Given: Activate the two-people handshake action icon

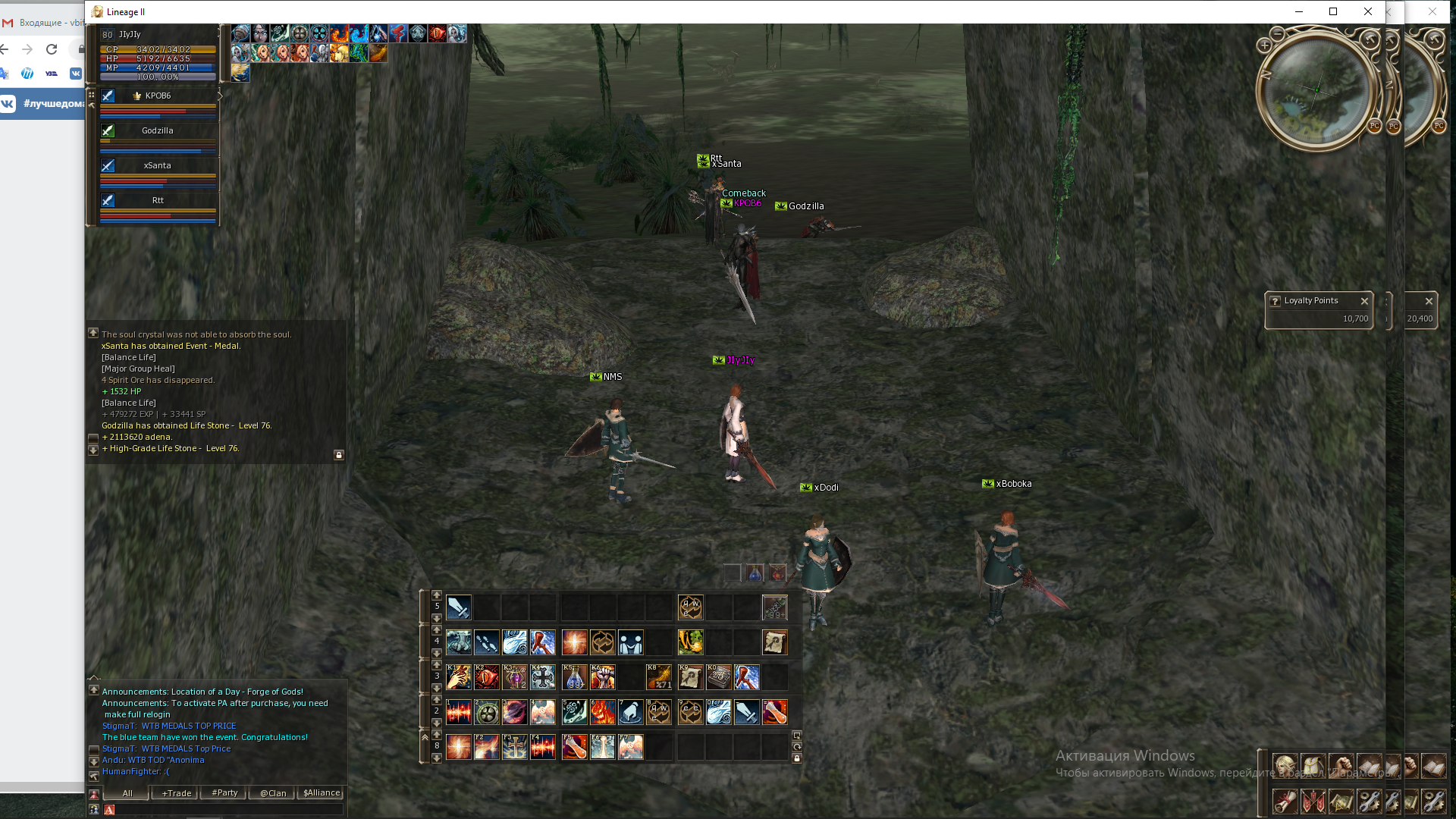Looking at the screenshot, I should [x=631, y=642].
